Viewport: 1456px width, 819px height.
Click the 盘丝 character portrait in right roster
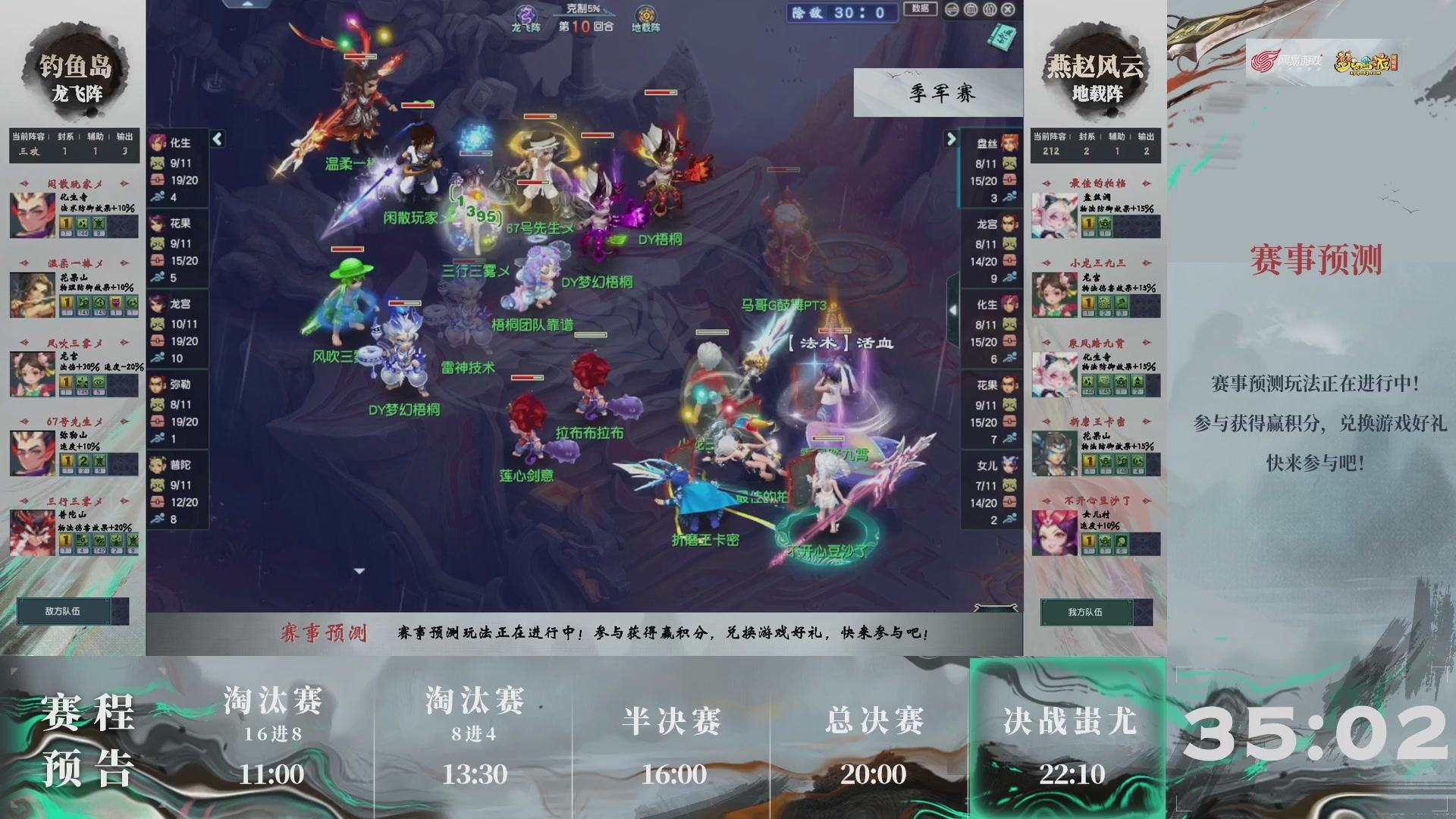point(1010,144)
